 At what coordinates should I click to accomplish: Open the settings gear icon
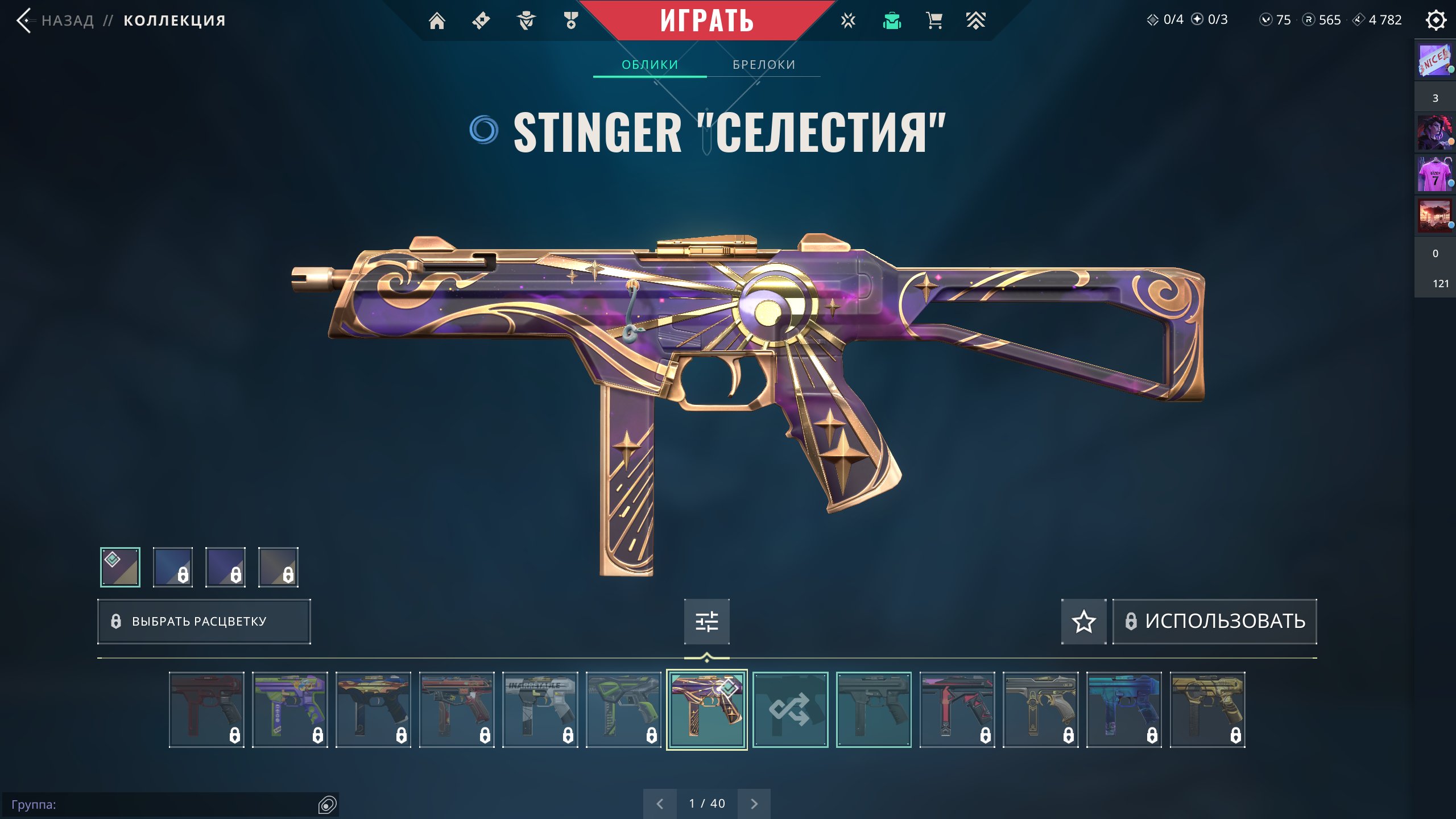point(1436,21)
